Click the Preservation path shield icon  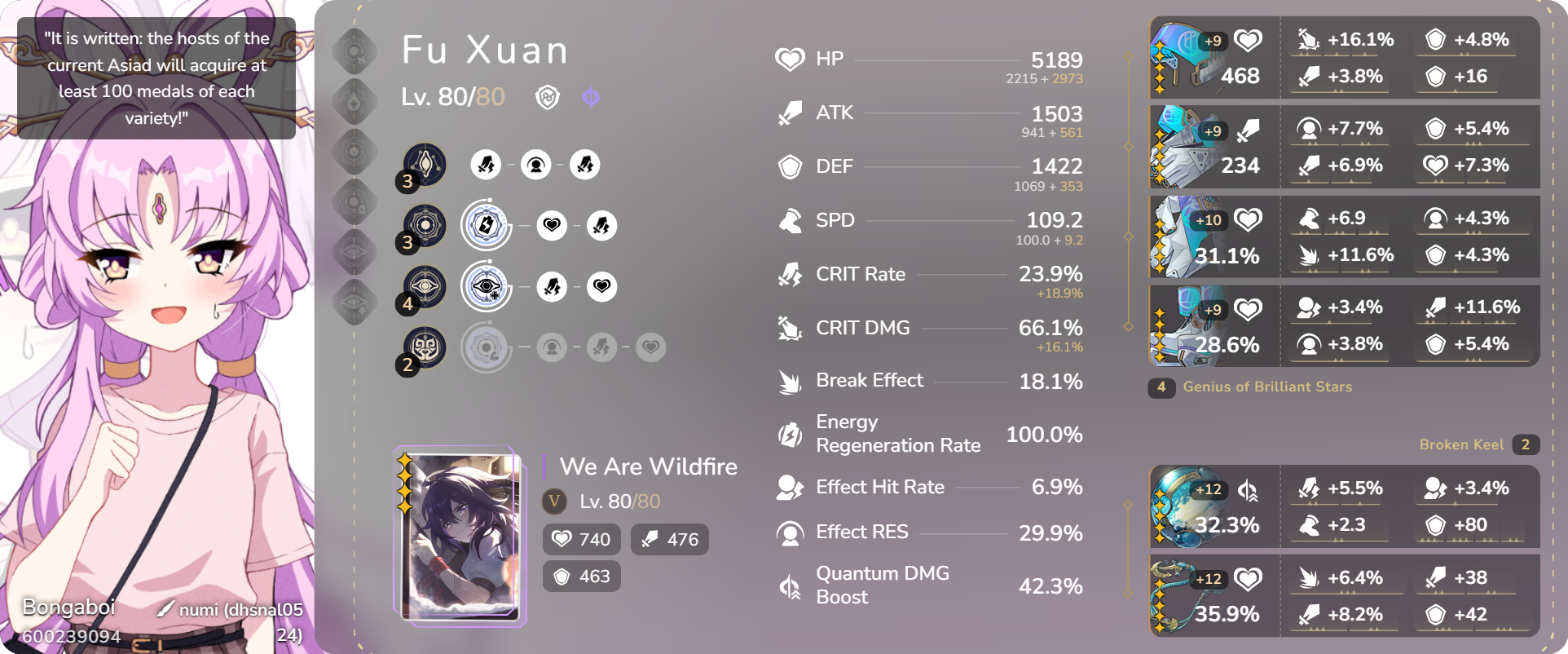pos(548,97)
